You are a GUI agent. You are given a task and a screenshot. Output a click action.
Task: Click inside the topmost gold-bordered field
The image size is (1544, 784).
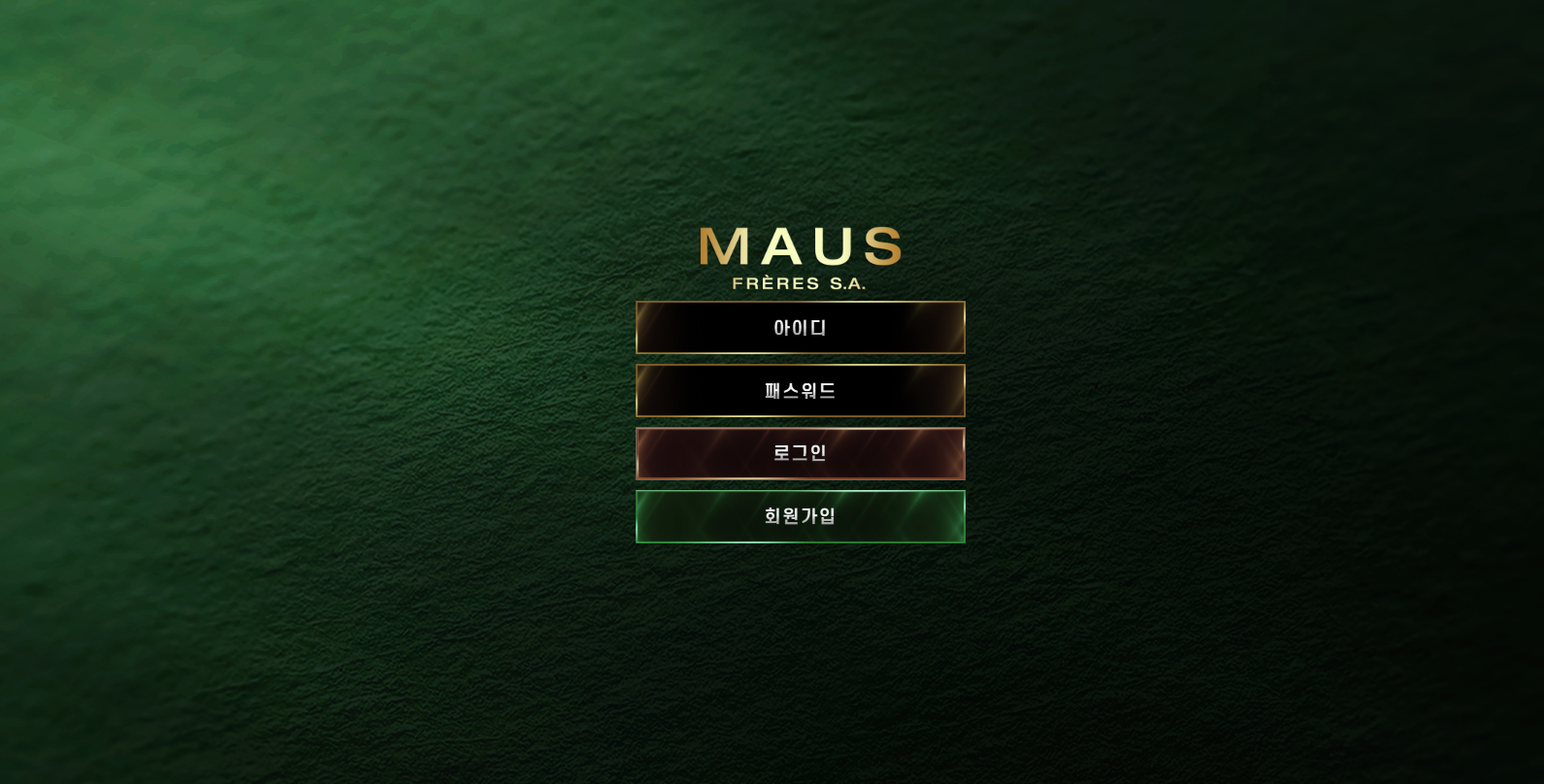800,328
